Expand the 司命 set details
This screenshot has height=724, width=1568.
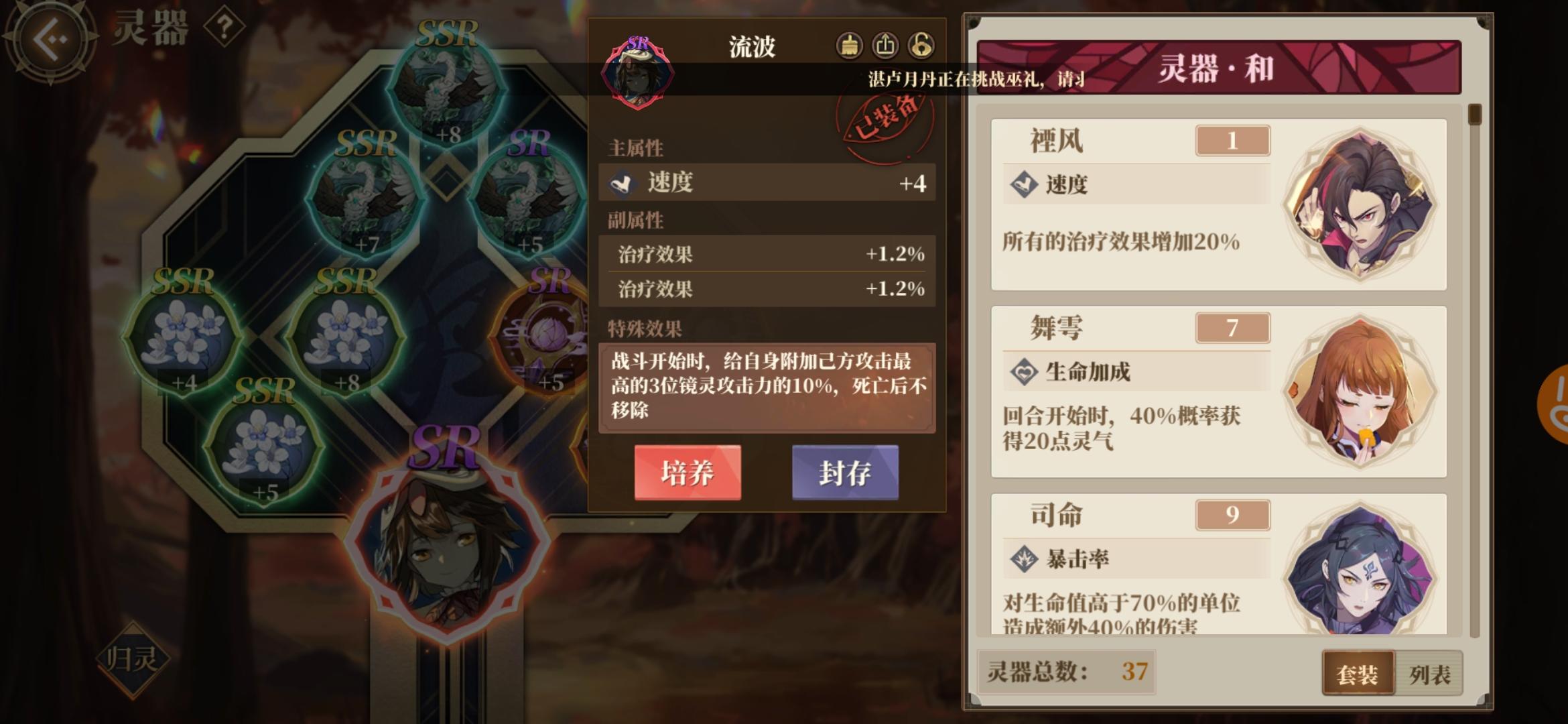point(1139,563)
